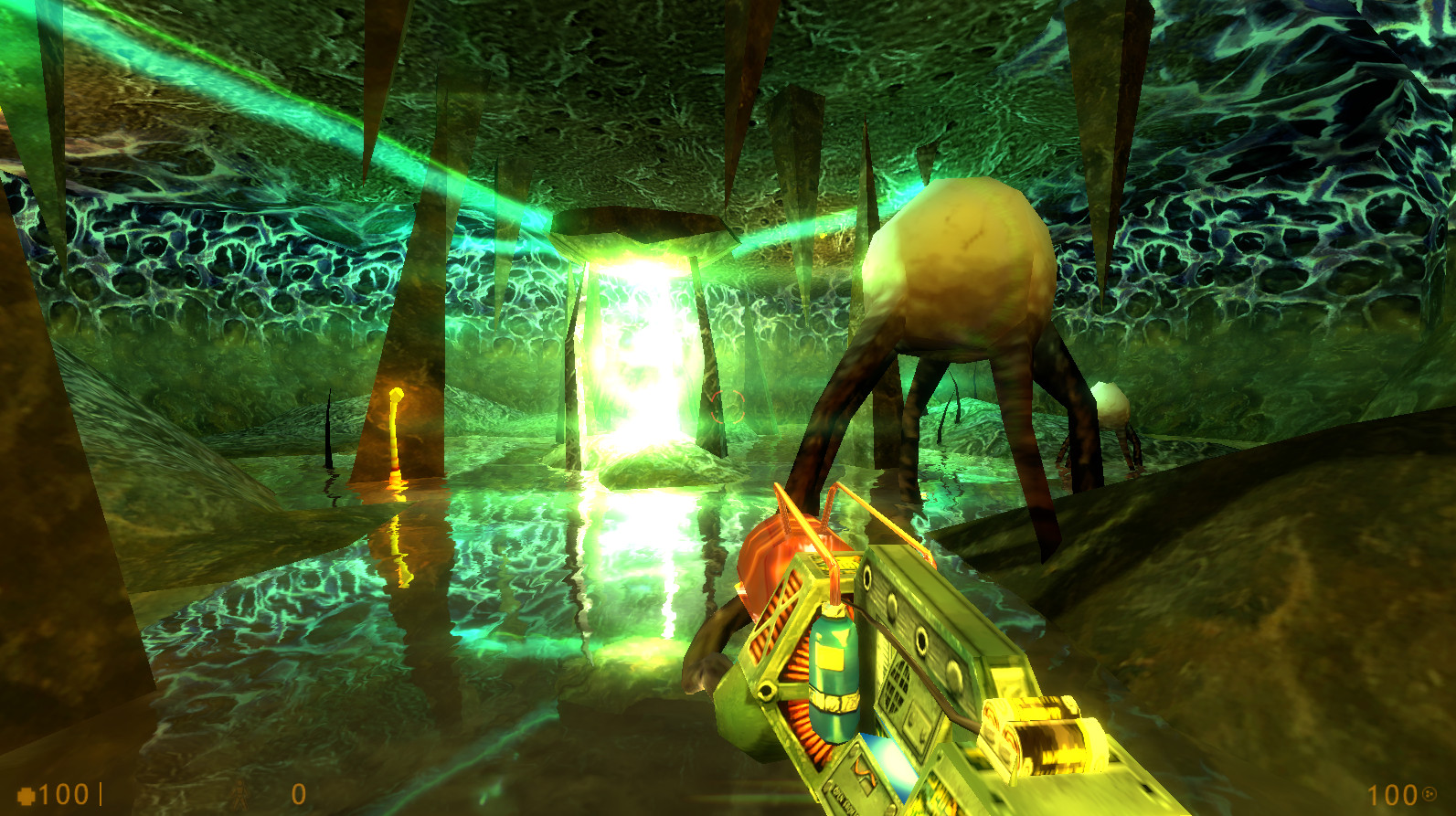Screen dimensions: 1456x816
Task: Click the divider bar beside health value
Action: [101, 793]
